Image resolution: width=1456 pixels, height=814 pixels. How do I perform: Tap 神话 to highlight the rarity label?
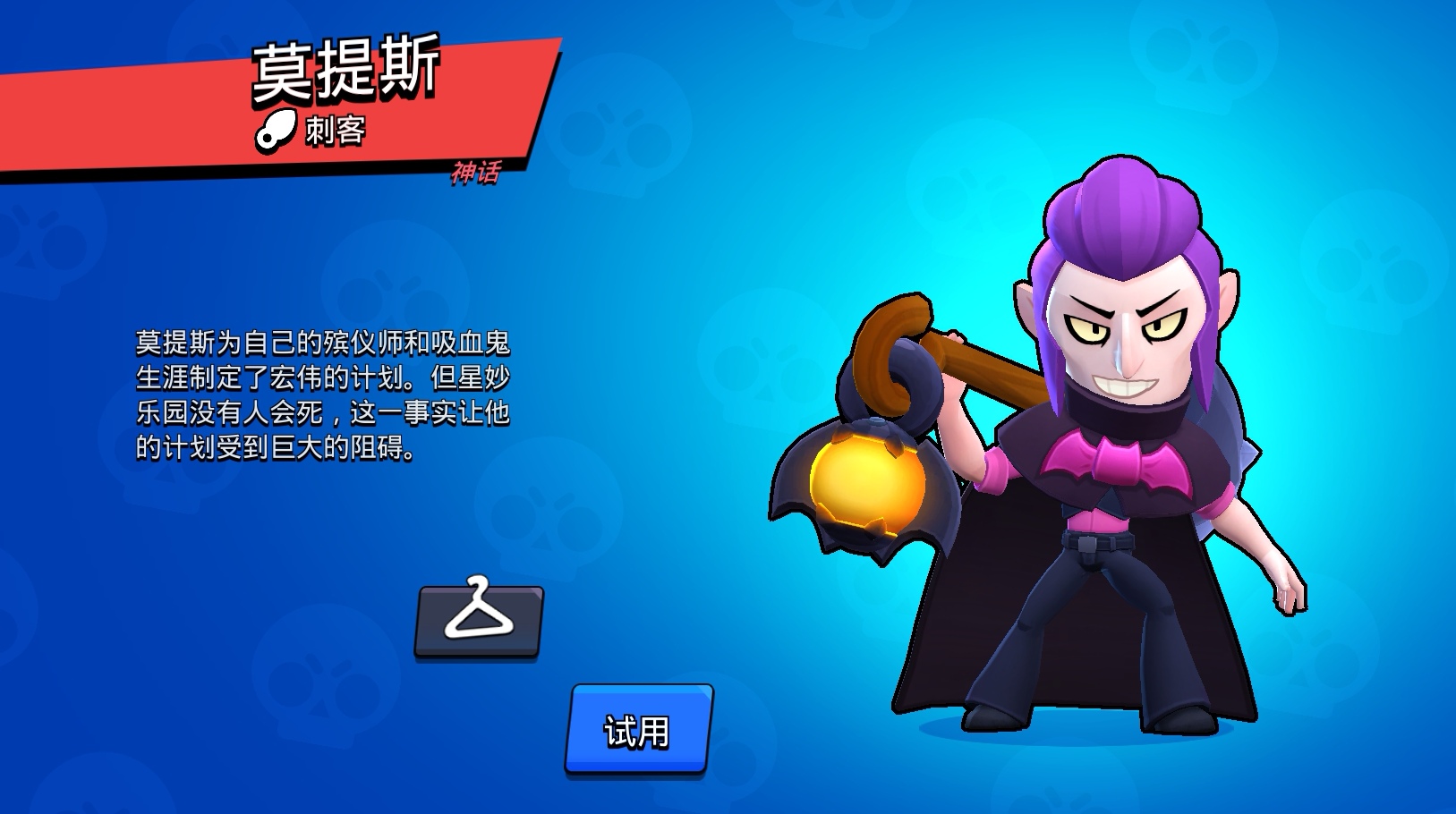477,172
